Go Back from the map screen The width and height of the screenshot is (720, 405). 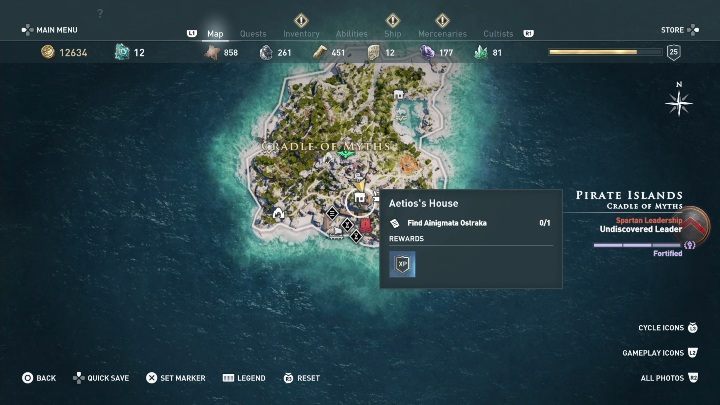pos(39,378)
